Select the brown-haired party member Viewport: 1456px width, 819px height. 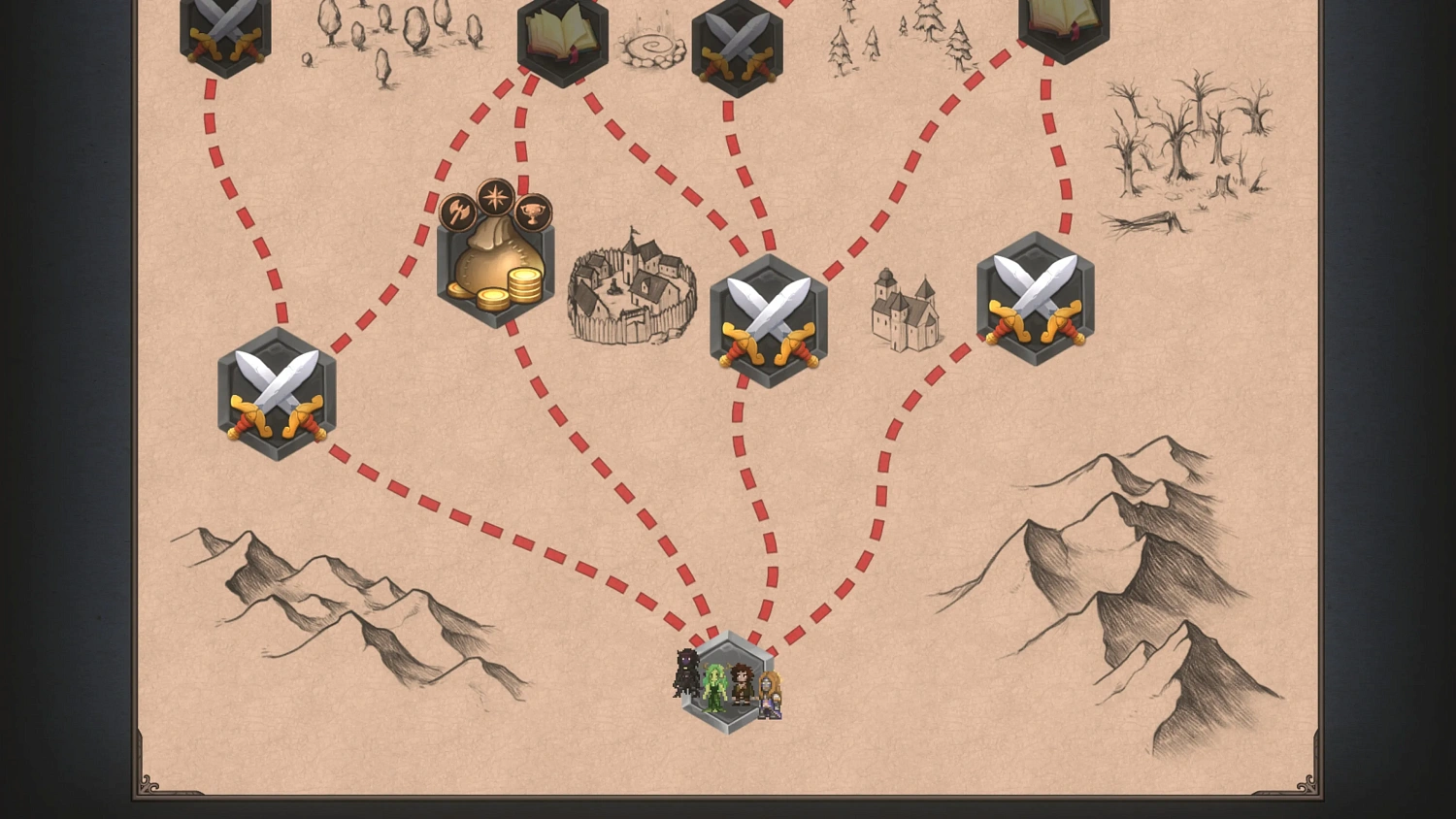pos(743,684)
